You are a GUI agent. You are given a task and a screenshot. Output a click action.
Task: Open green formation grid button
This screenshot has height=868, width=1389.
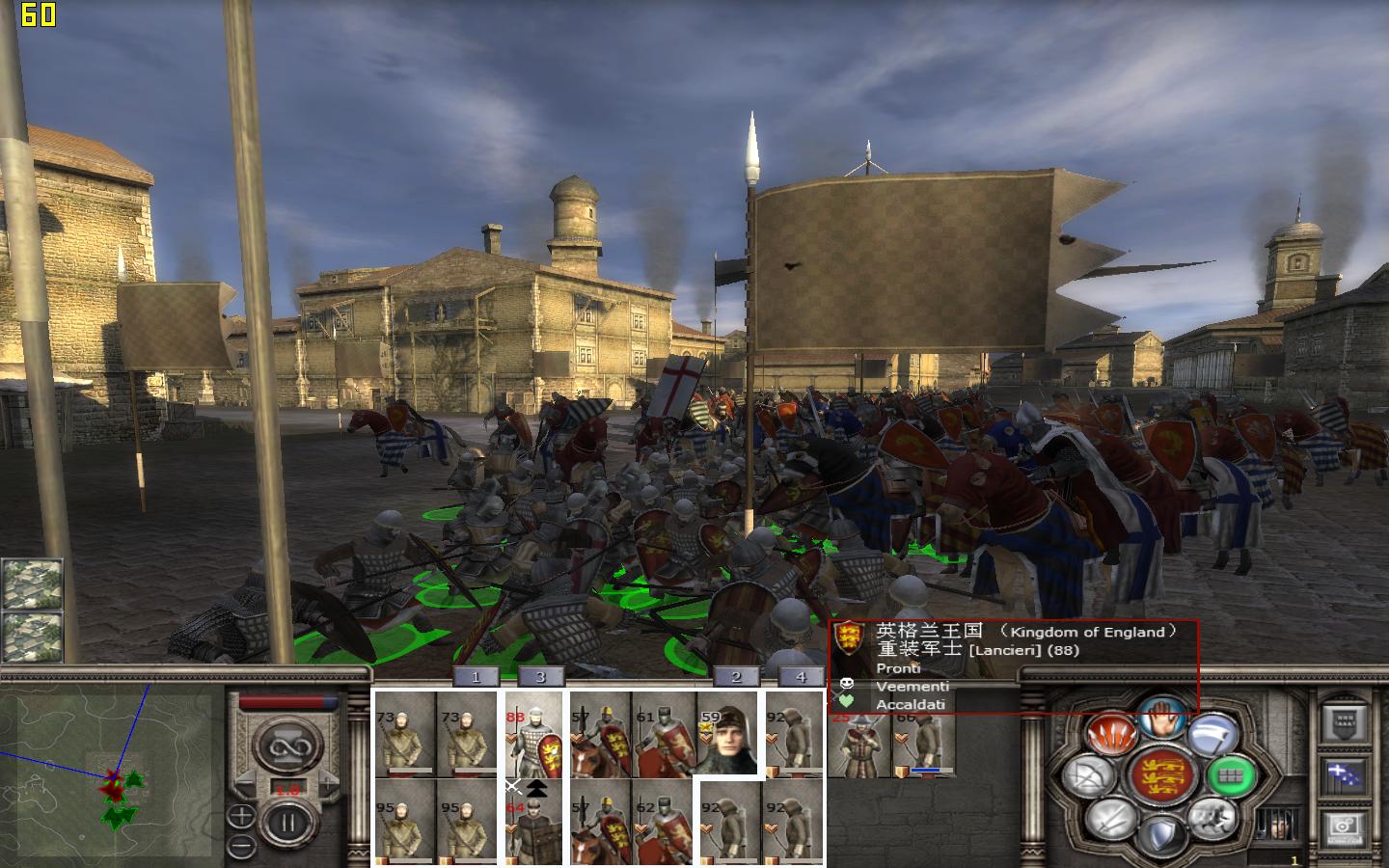pyautogui.click(x=1232, y=774)
